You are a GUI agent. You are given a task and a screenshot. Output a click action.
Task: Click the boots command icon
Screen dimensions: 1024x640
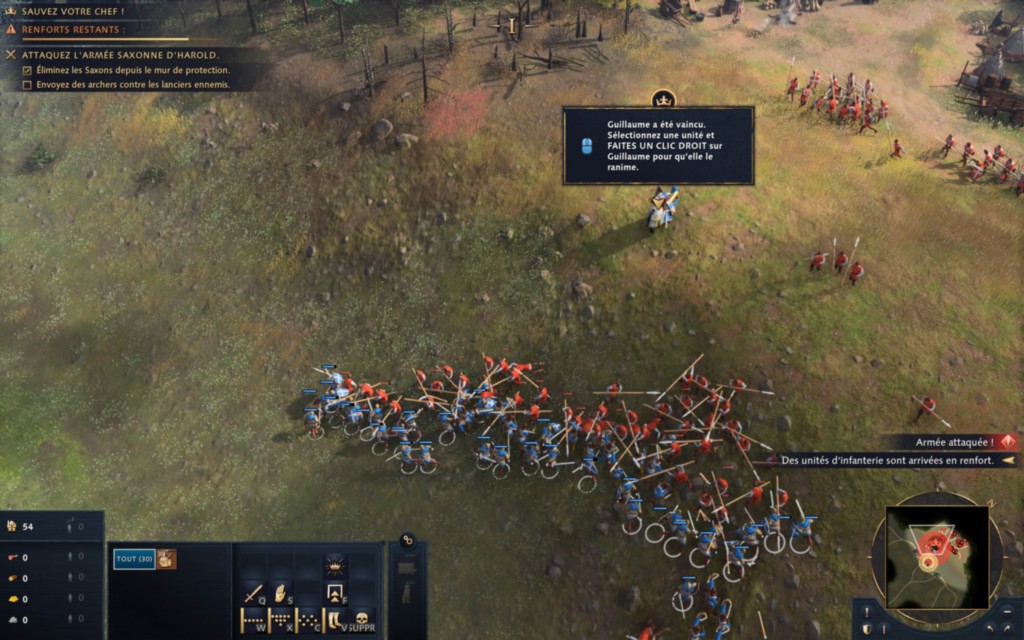[335, 620]
